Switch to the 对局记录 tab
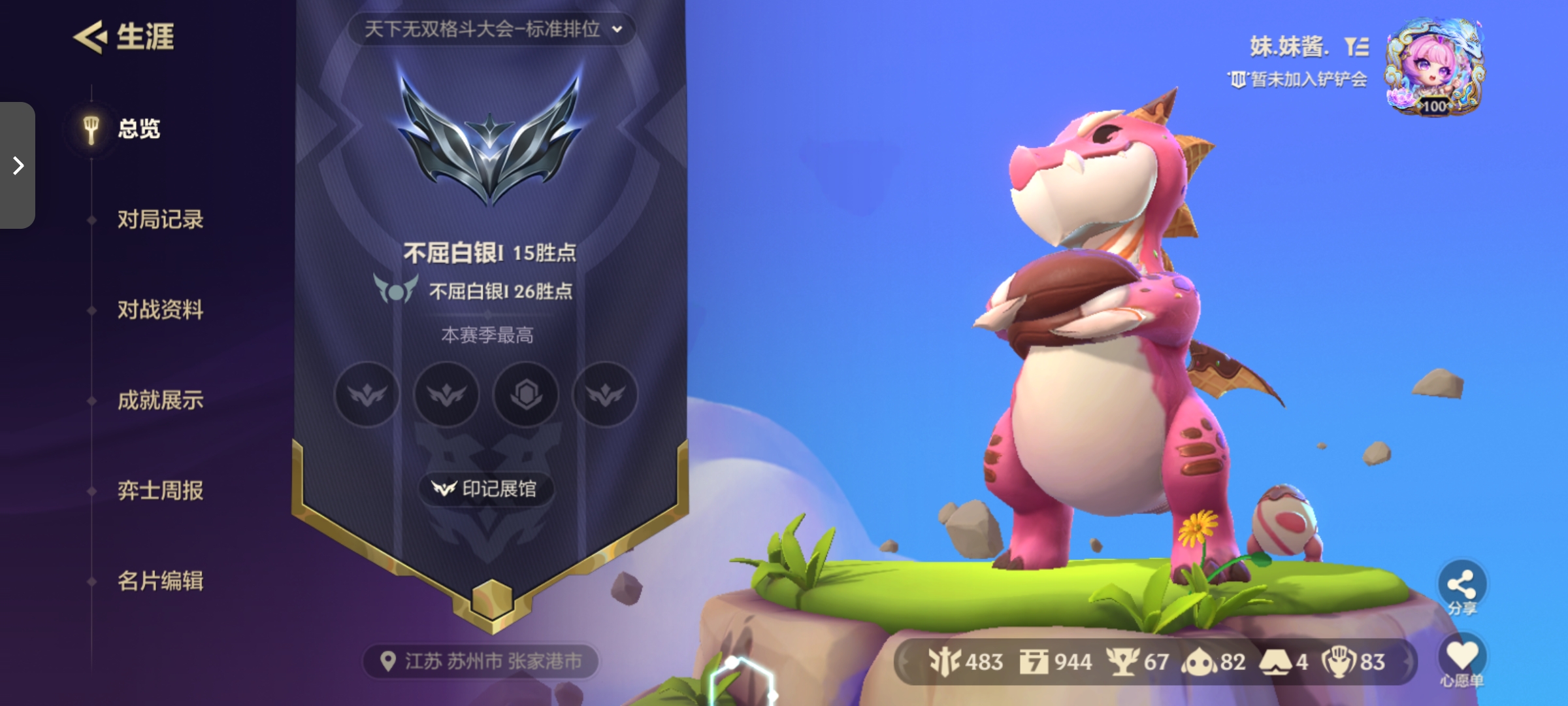 tap(160, 220)
